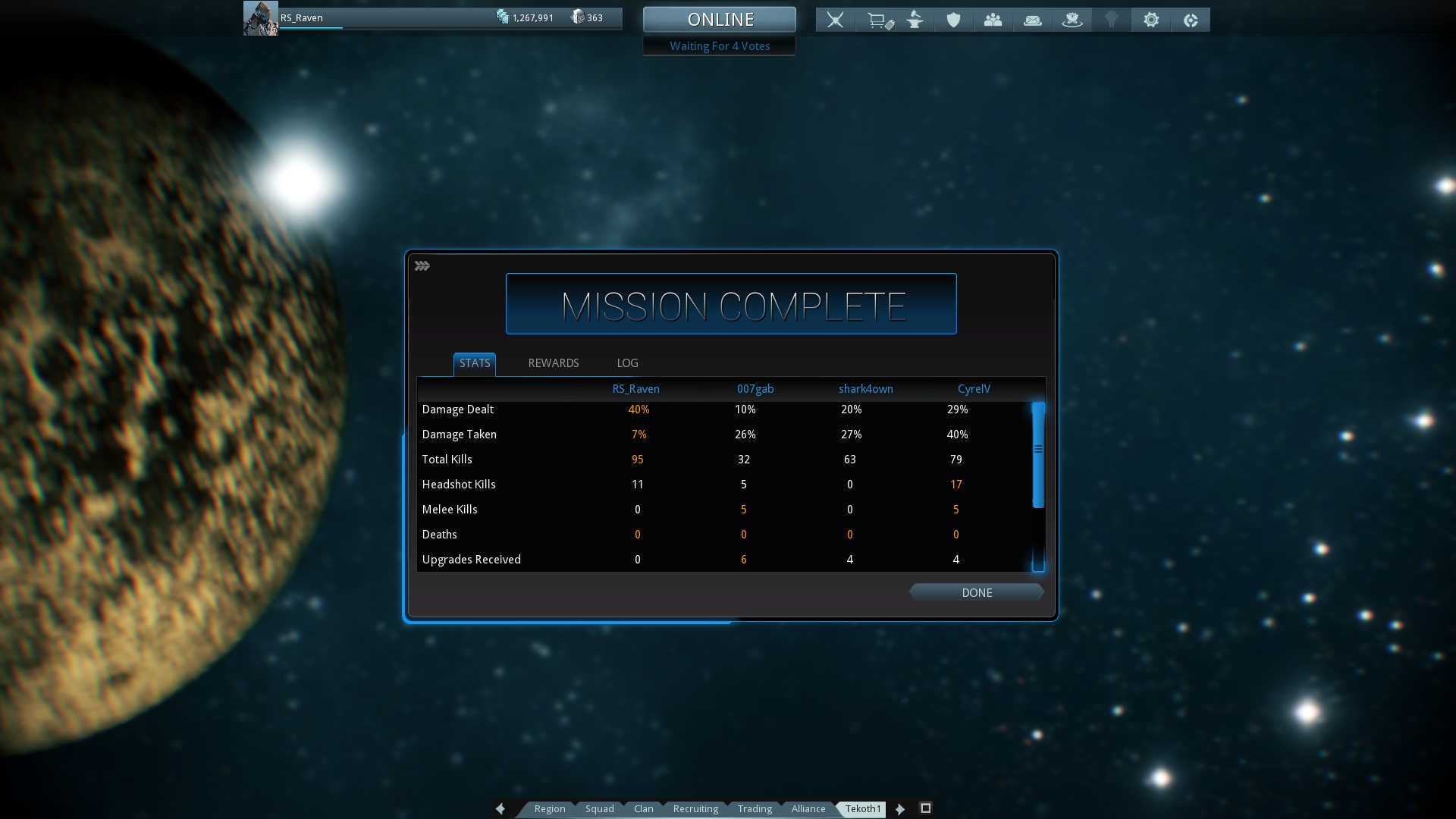Viewport: 1456px width, 819px height.
Task: Open the market shopping cart icon
Action: click(878, 20)
